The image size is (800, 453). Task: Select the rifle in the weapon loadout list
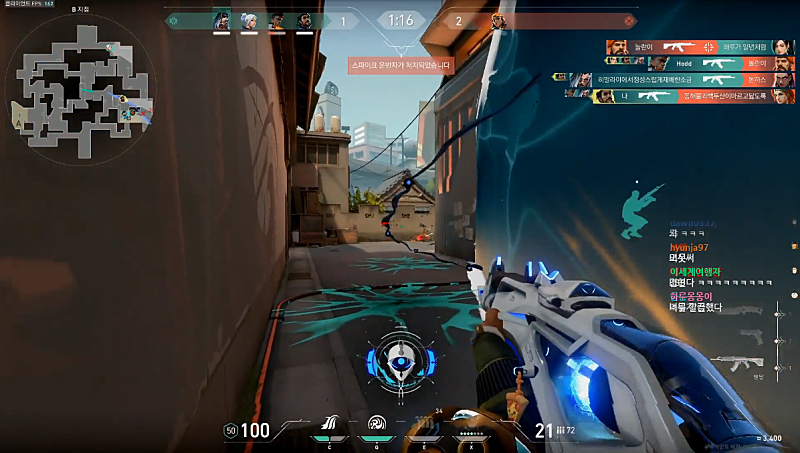click(x=750, y=362)
